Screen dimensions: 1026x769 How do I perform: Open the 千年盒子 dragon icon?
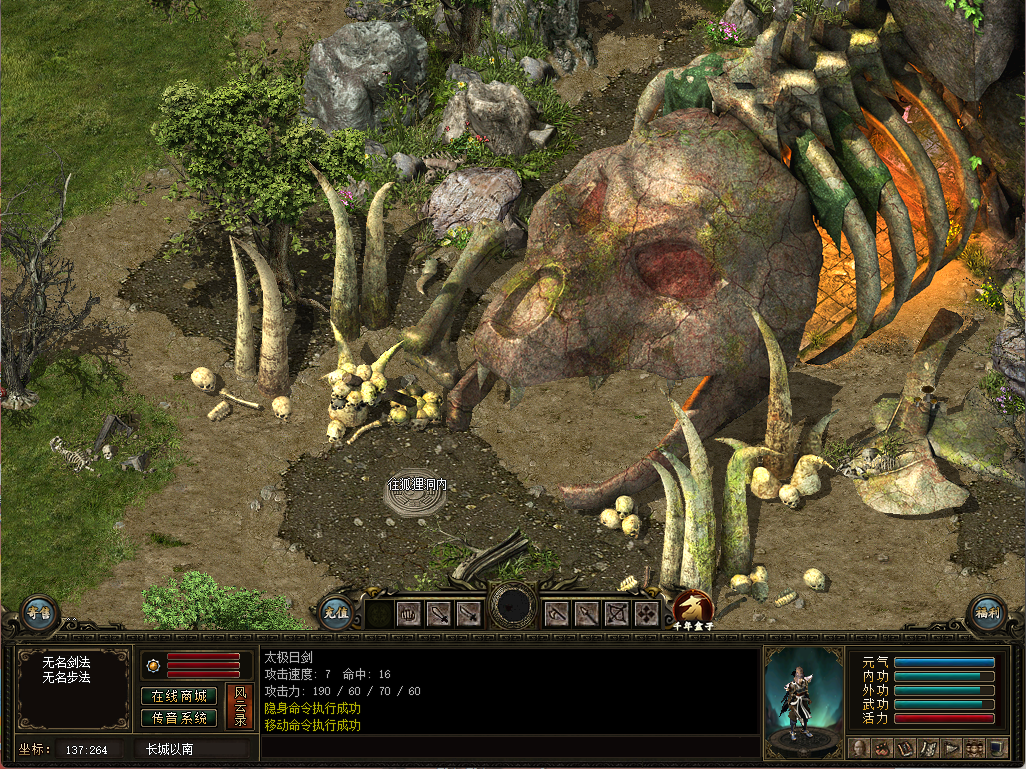click(x=692, y=607)
